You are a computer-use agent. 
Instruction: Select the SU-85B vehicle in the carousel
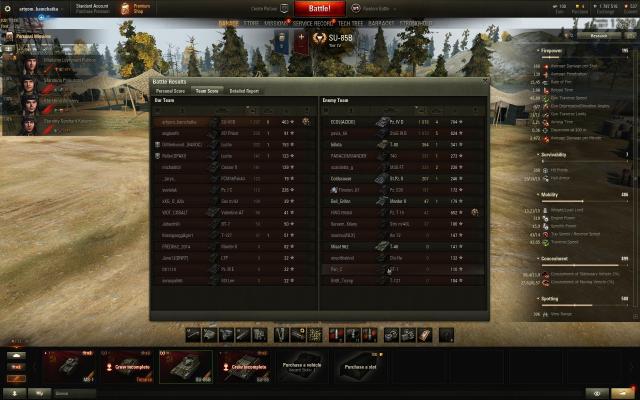pyautogui.click(x=185, y=366)
